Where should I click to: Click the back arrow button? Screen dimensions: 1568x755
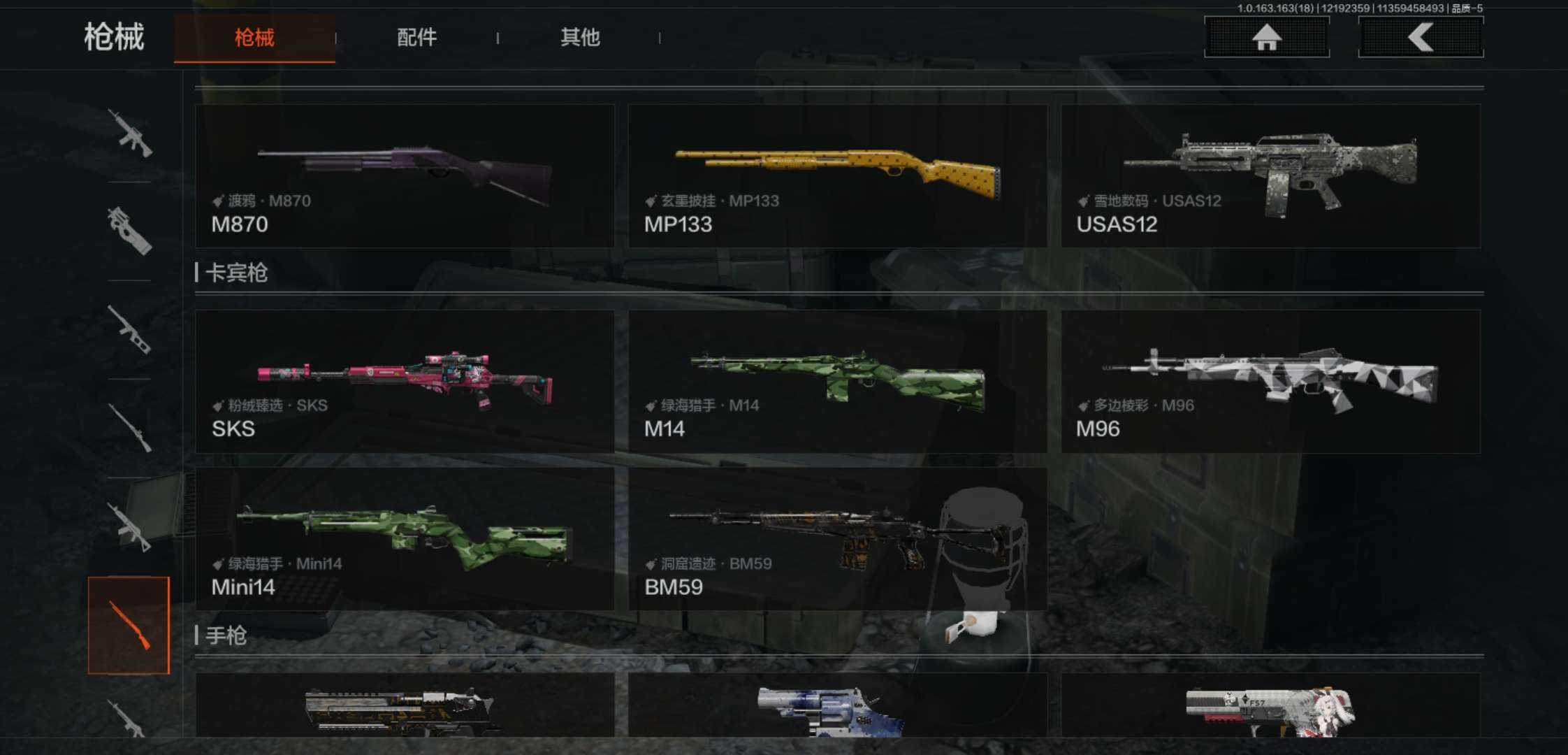pyautogui.click(x=1421, y=37)
